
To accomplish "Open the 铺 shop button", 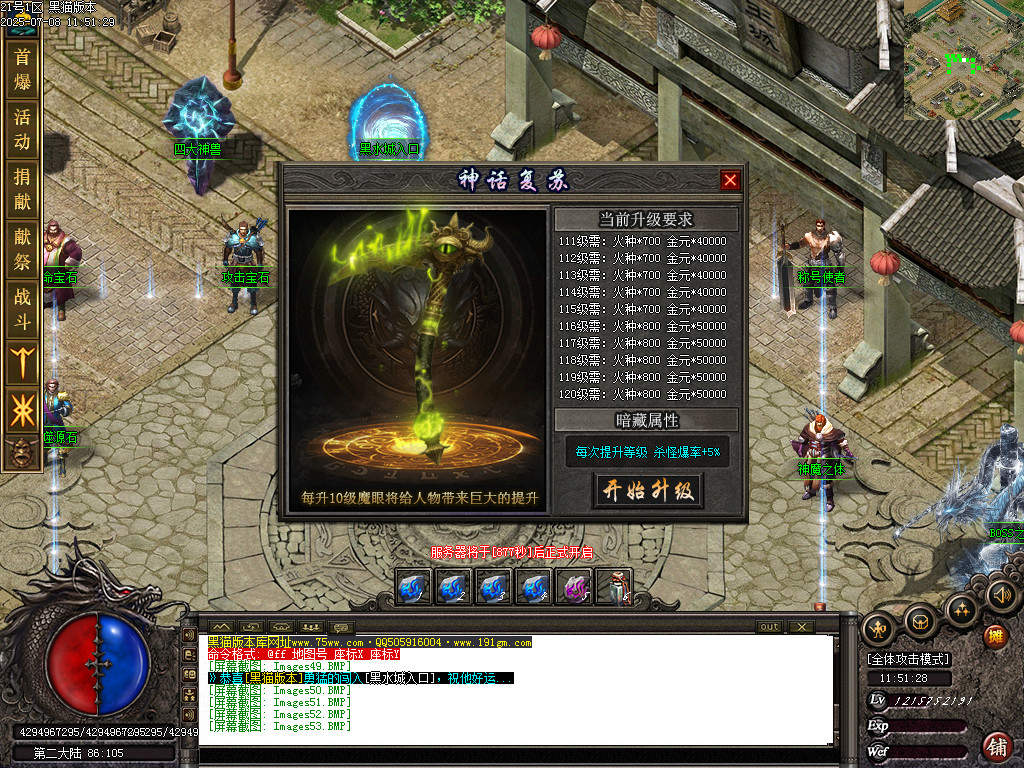I will point(996,745).
